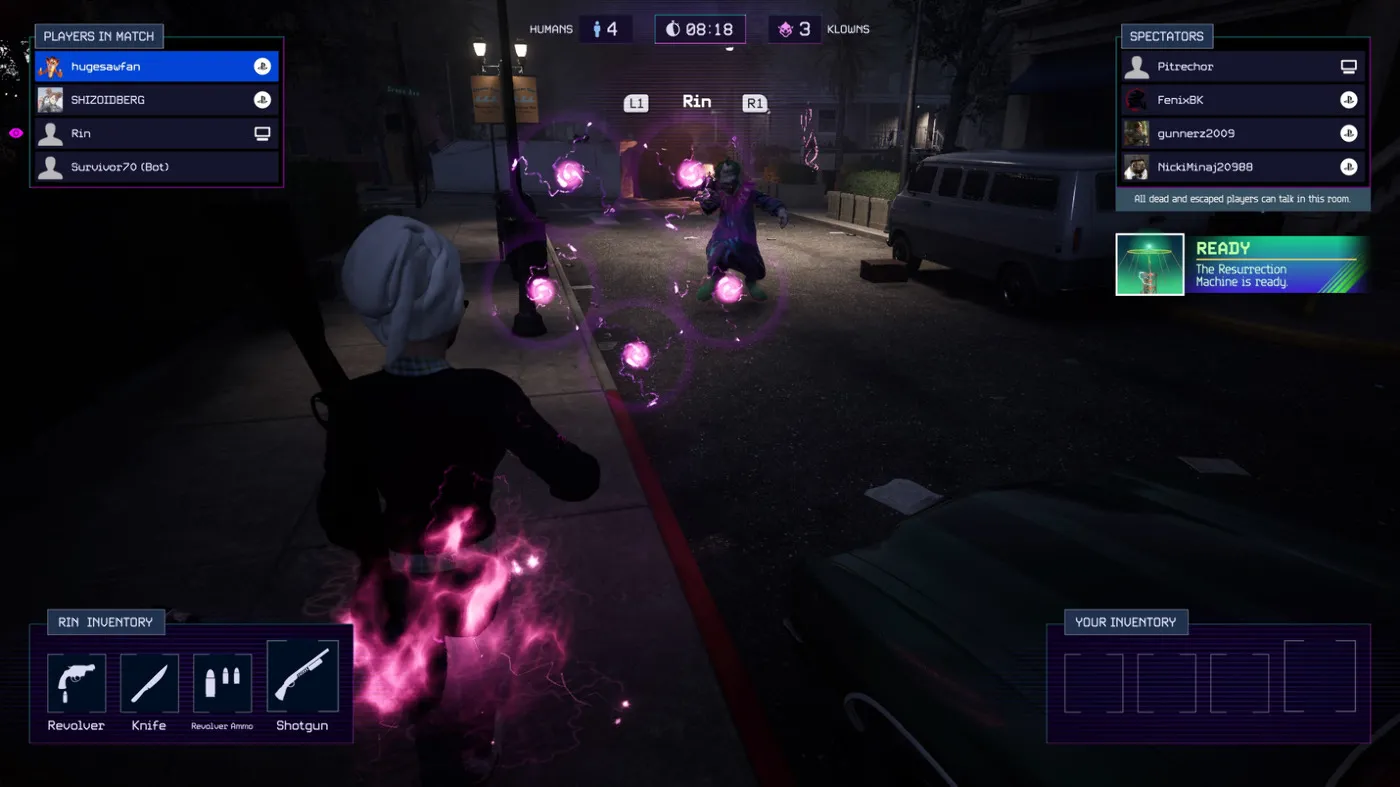Select gunnerz2009 spectator row

click(x=1242, y=133)
